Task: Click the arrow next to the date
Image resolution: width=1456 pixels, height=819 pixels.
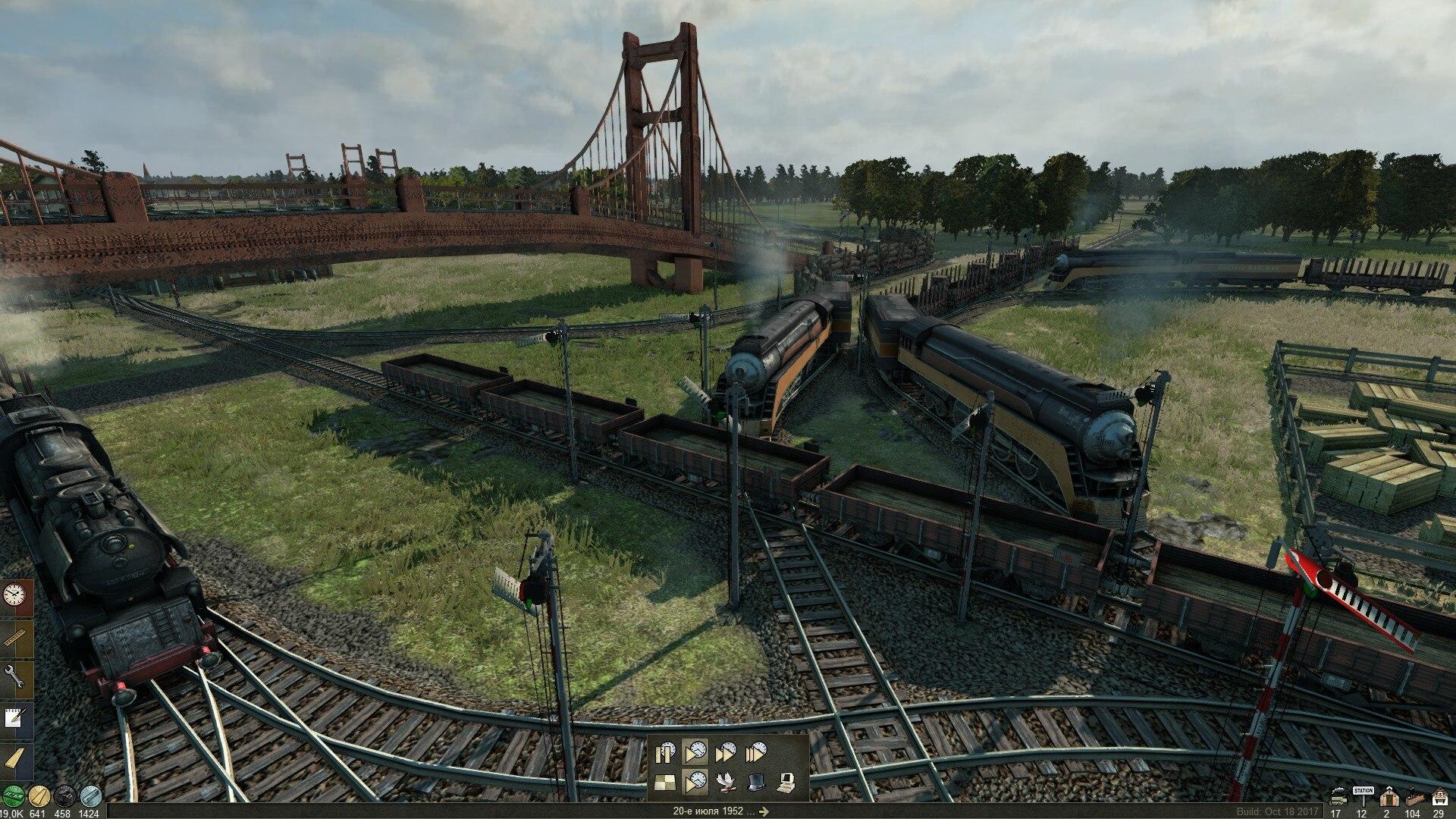Action: pos(764,811)
